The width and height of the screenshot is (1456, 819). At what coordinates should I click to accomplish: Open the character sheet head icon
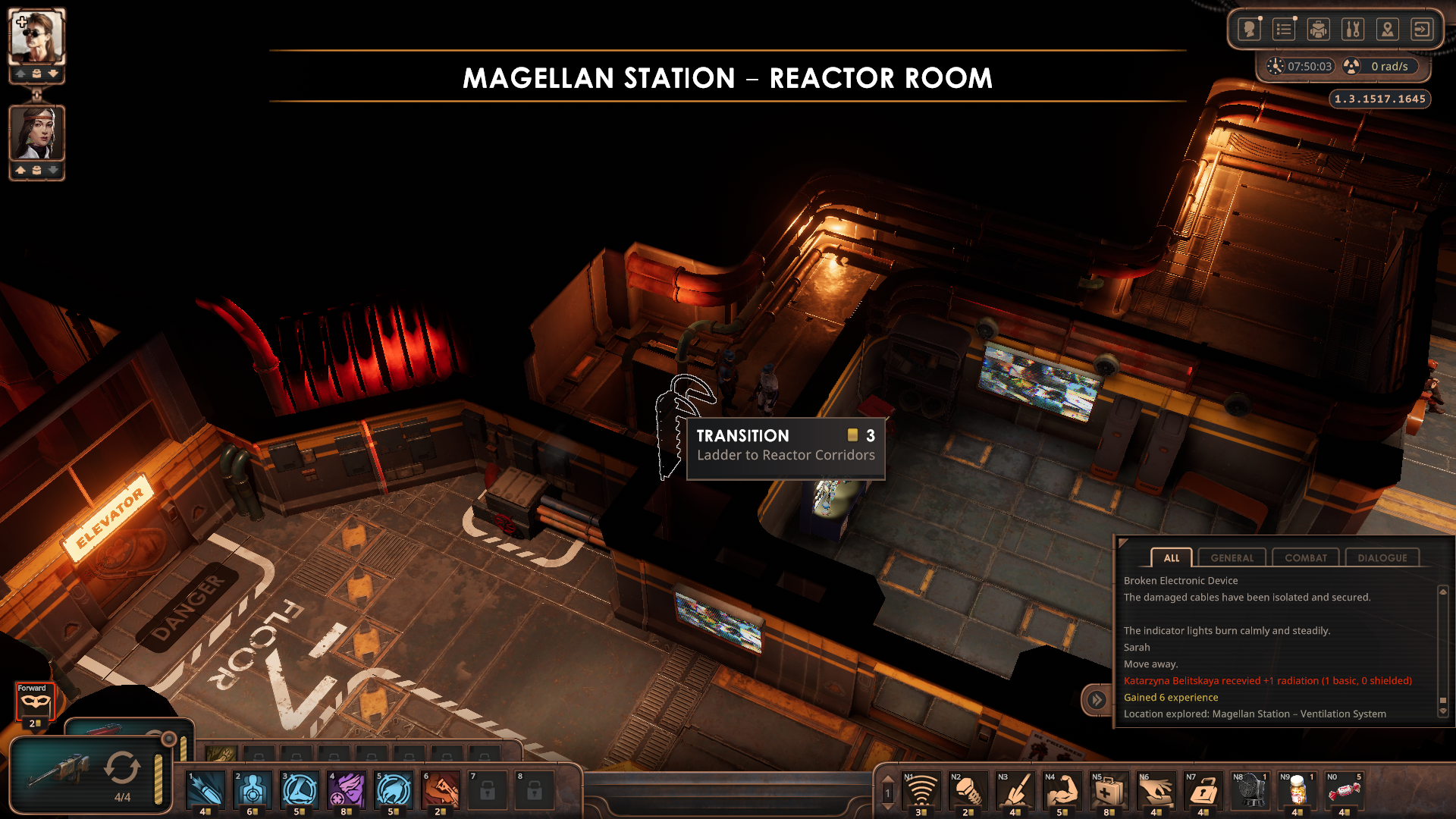pyautogui.click(x=1249, y=30)
